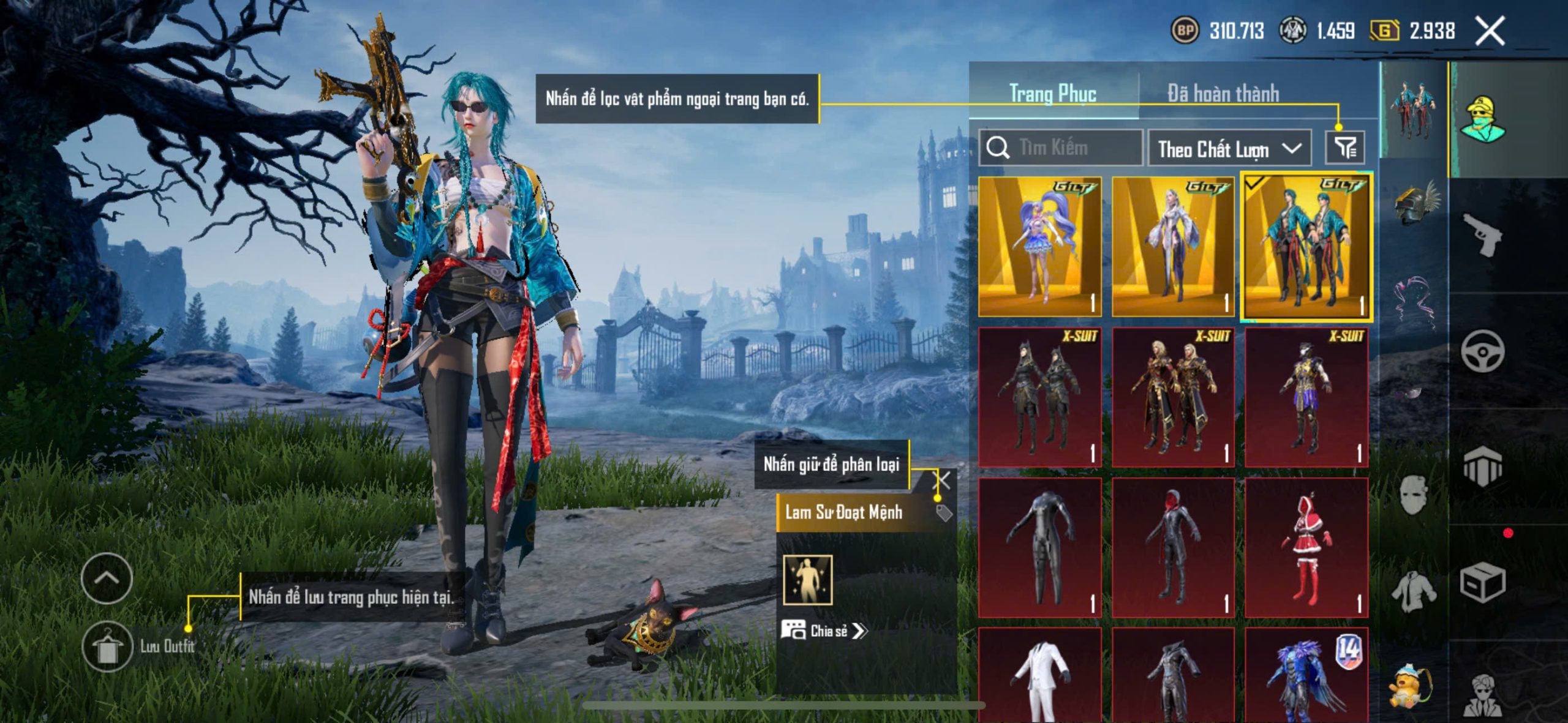The width and height of the screenshot is (1568, 723).
Task: Select the purple-haired GILT outfit
Action: tap(1039, 247)
